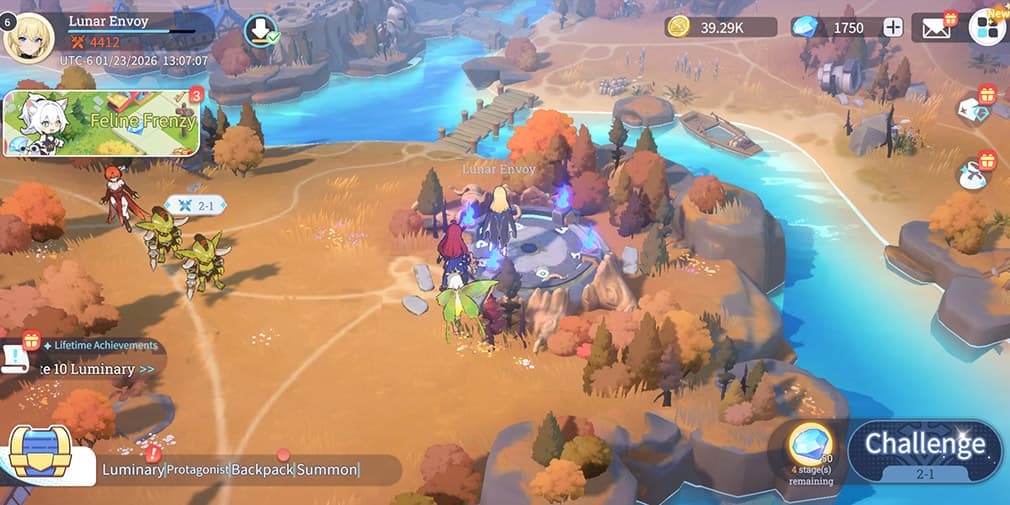This screenshot has width=1010, height=505.
Task: Click the download arrow icon
Action: coord(260,30)
